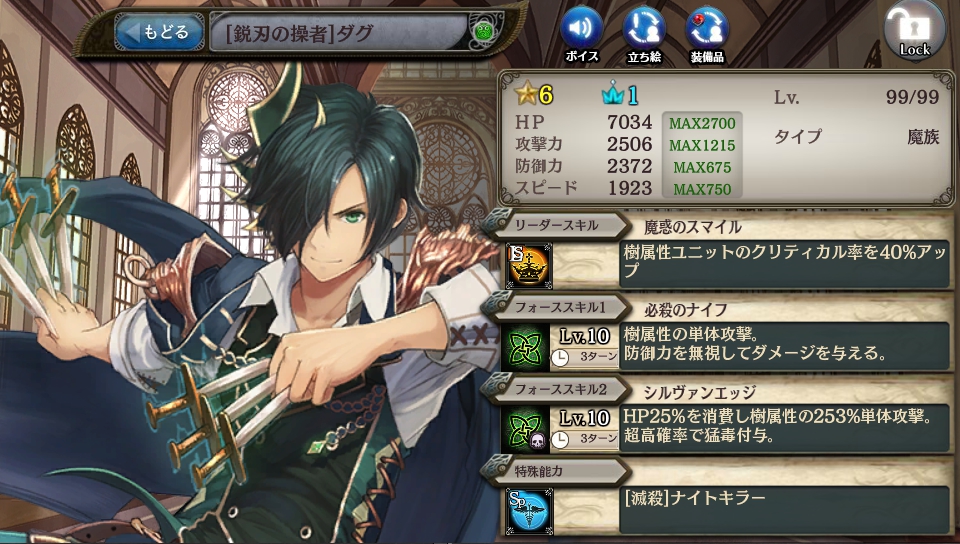Toggle the Lock padlock button
The height and width of the screenshot is (544, 960).
click(913, 30)
